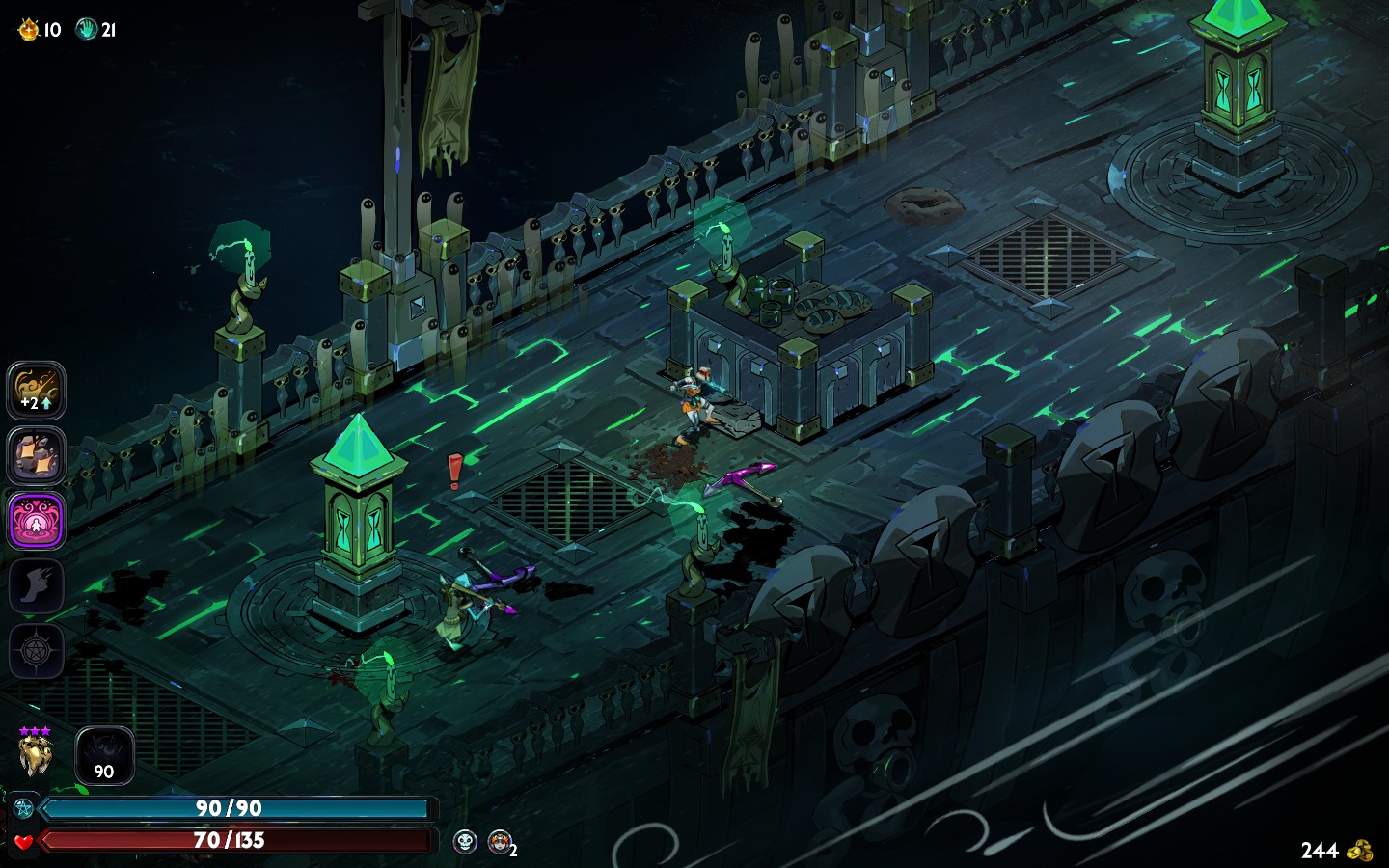Select the red-haired face token icon
Screen dimensions: 1389x868
pos(500,842)
